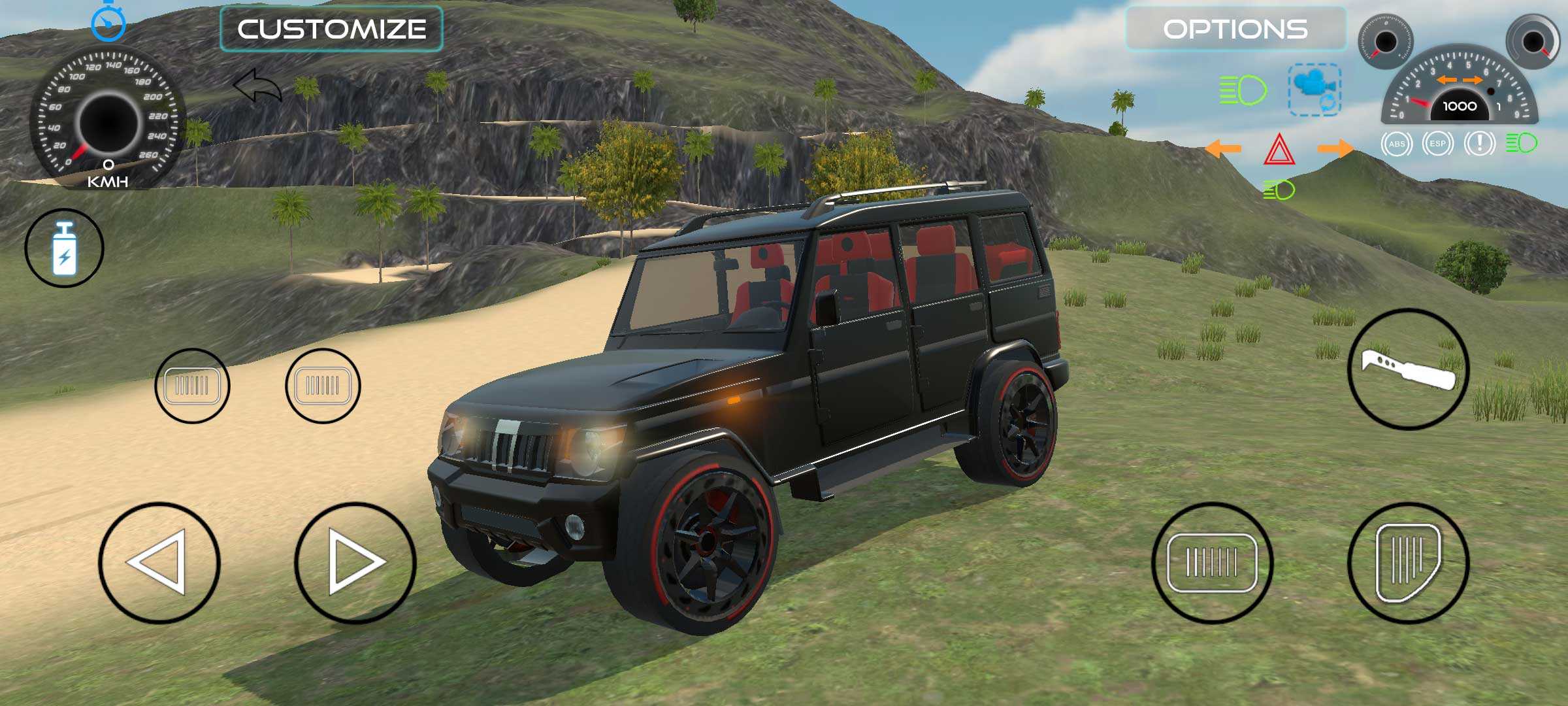1568x706 pixels.
Task: Switch camera view with the blue camera icon
Action: 1315,90
